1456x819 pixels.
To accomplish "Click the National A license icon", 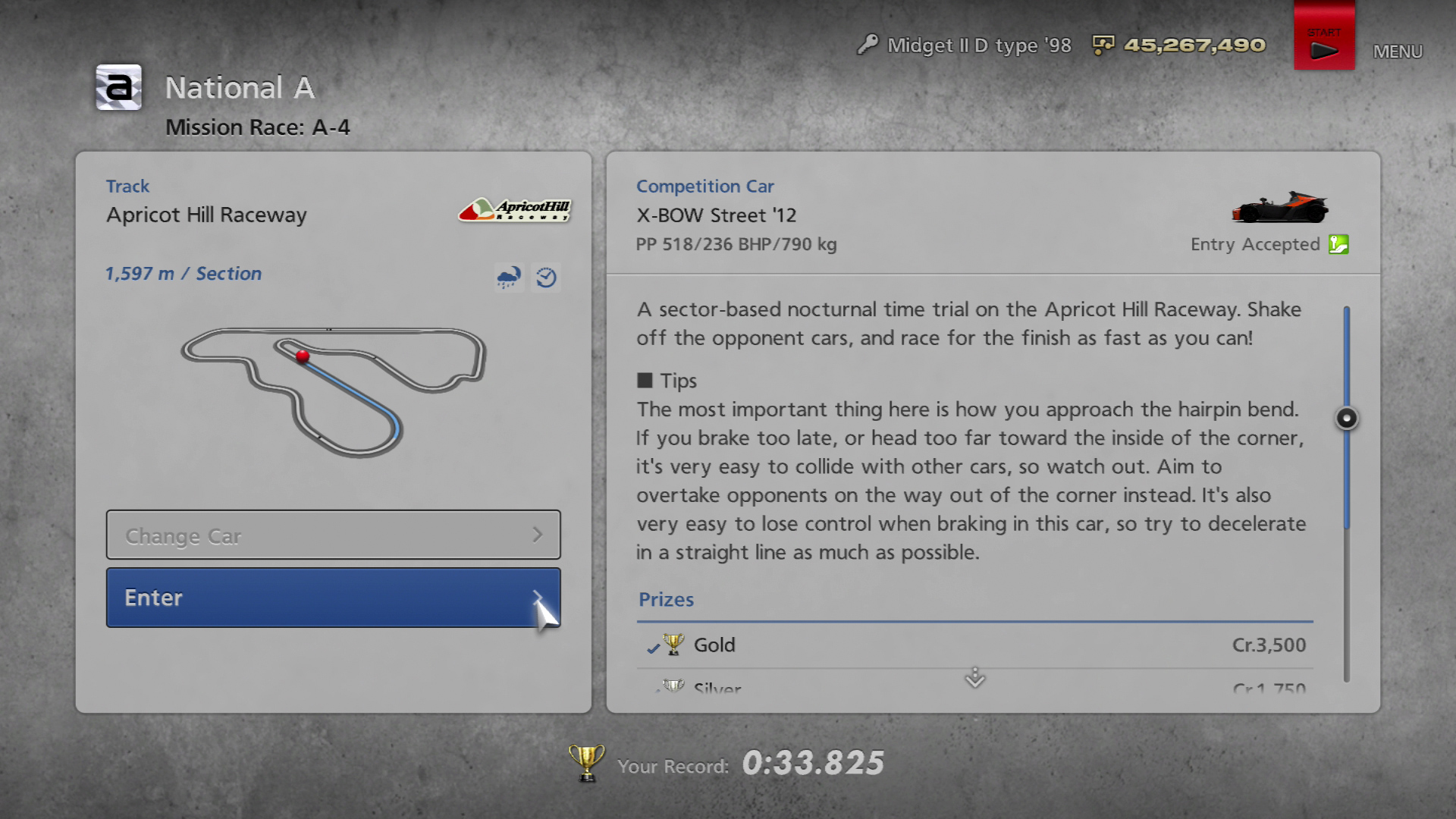I will tap(119, 88).
